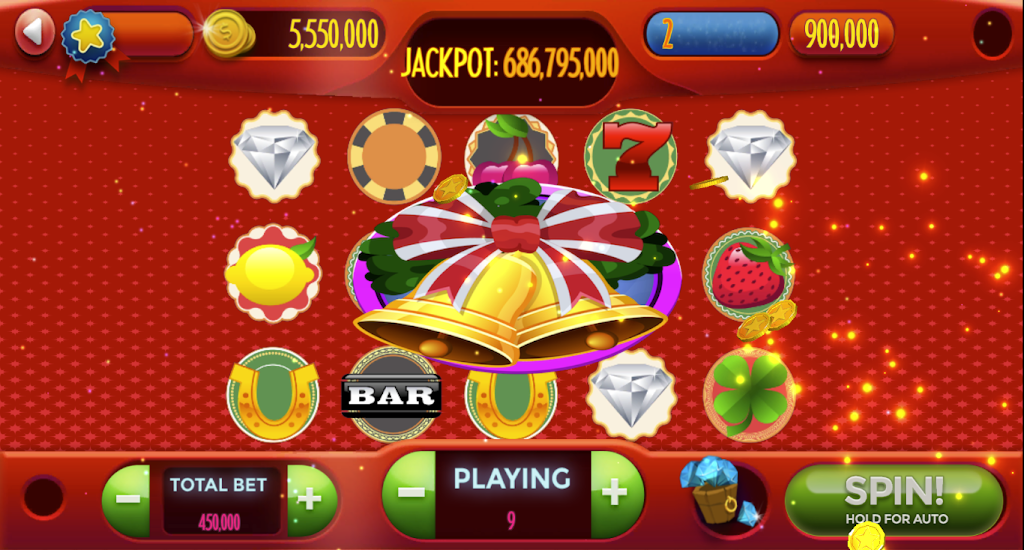Open the gem bucket bonus icon
This screenshot has width=1024, height=550.
pyautogui.click(x=718, y=494)
